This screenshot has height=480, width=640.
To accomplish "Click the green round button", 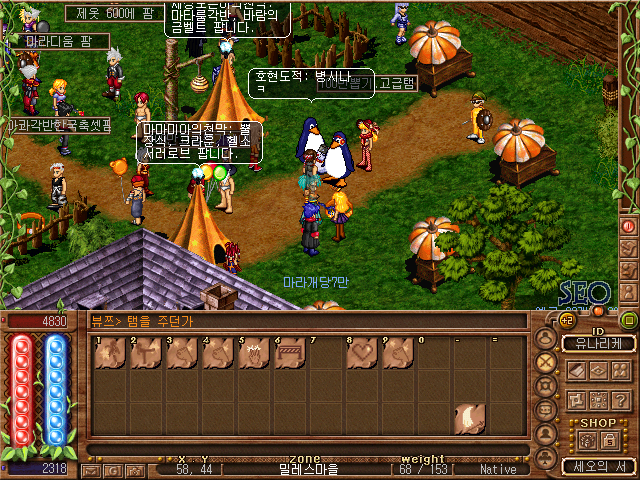I will point(629,321).
